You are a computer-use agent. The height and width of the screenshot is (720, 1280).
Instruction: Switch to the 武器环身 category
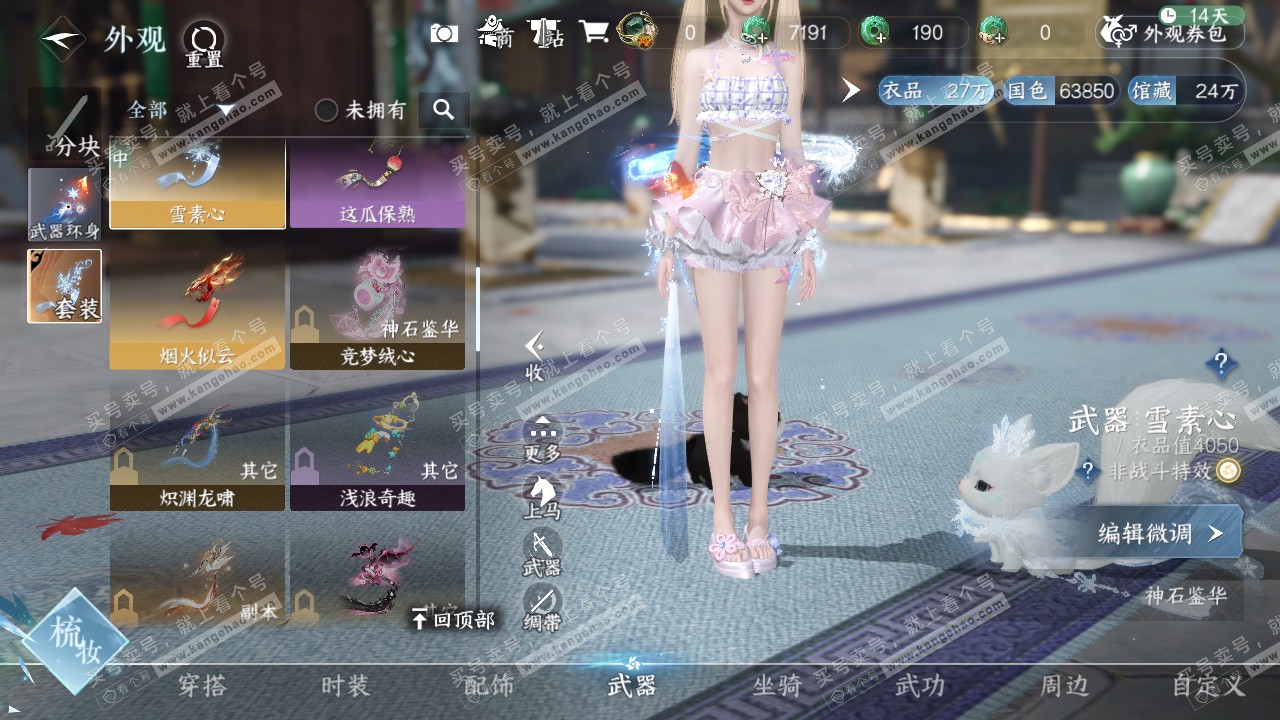[64, 204]
